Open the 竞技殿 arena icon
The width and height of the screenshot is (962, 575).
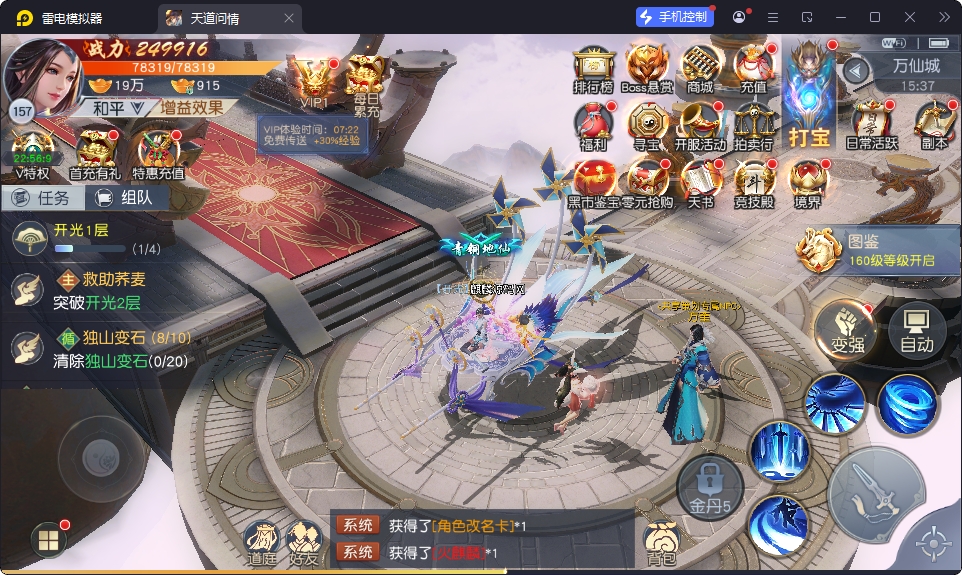pos(754,182)
